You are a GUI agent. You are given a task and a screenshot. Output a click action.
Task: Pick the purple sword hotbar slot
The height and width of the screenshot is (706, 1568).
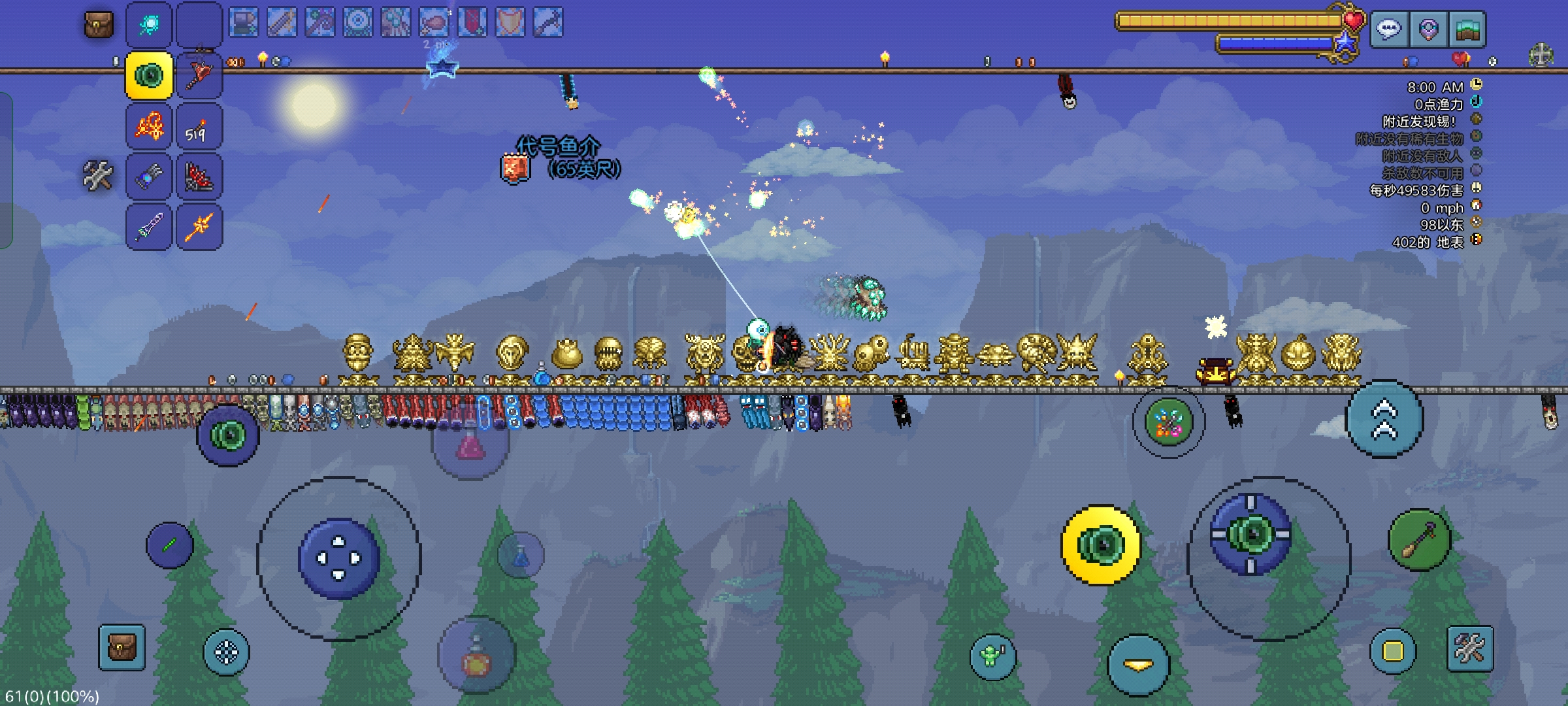click(150, 227)
